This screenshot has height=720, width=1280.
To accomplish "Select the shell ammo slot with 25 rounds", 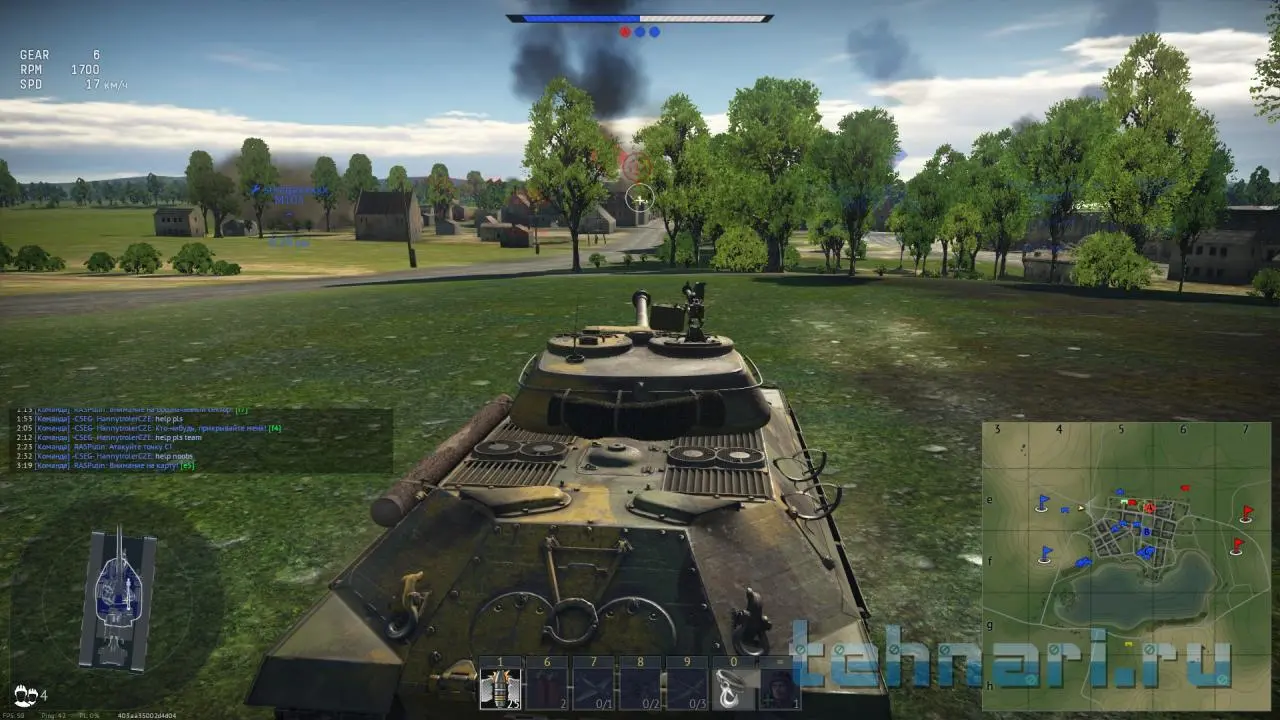I will [x=502, y=688].
